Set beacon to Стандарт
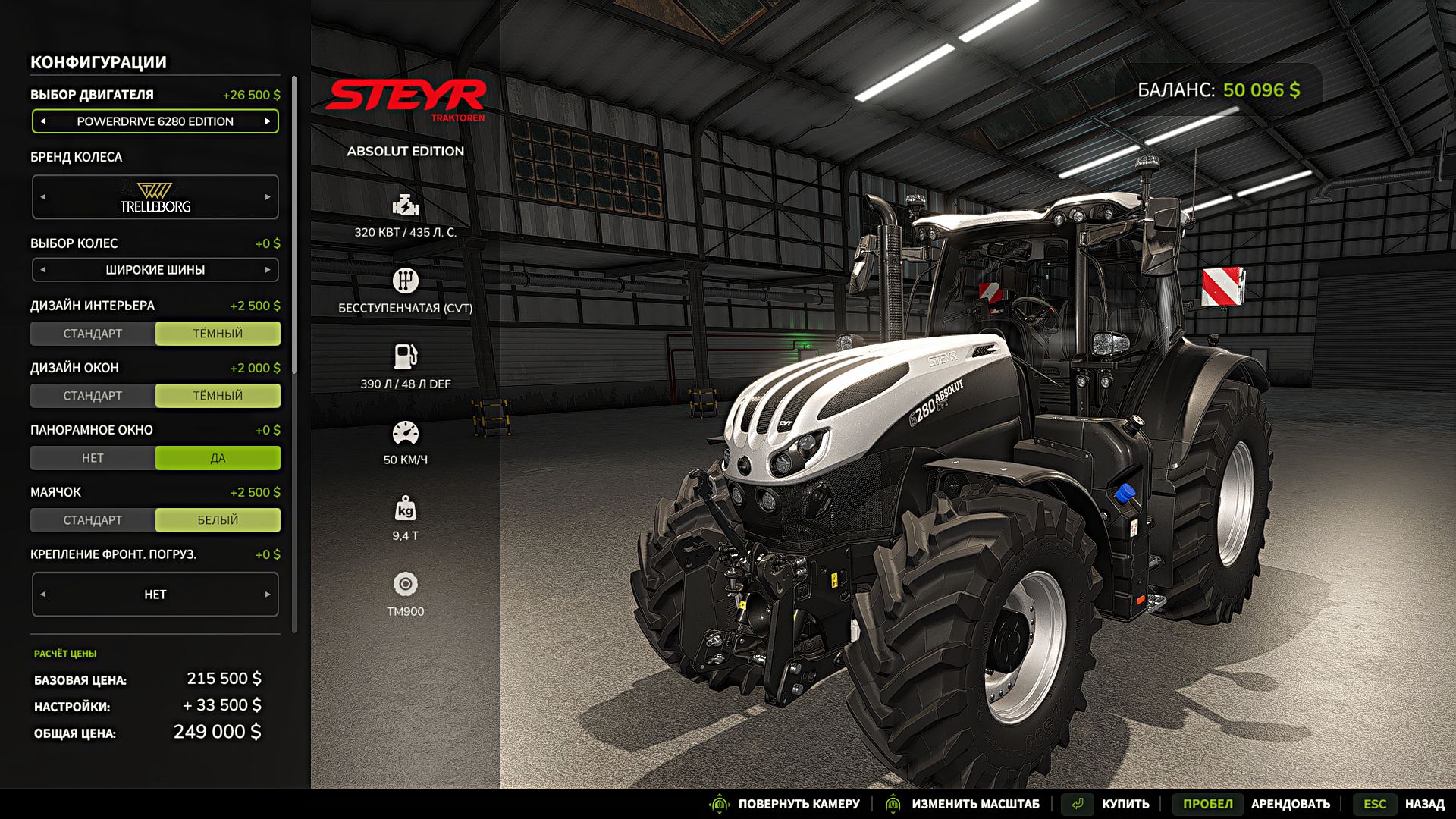Screen dimensions: 1456x819 (93, 520)
